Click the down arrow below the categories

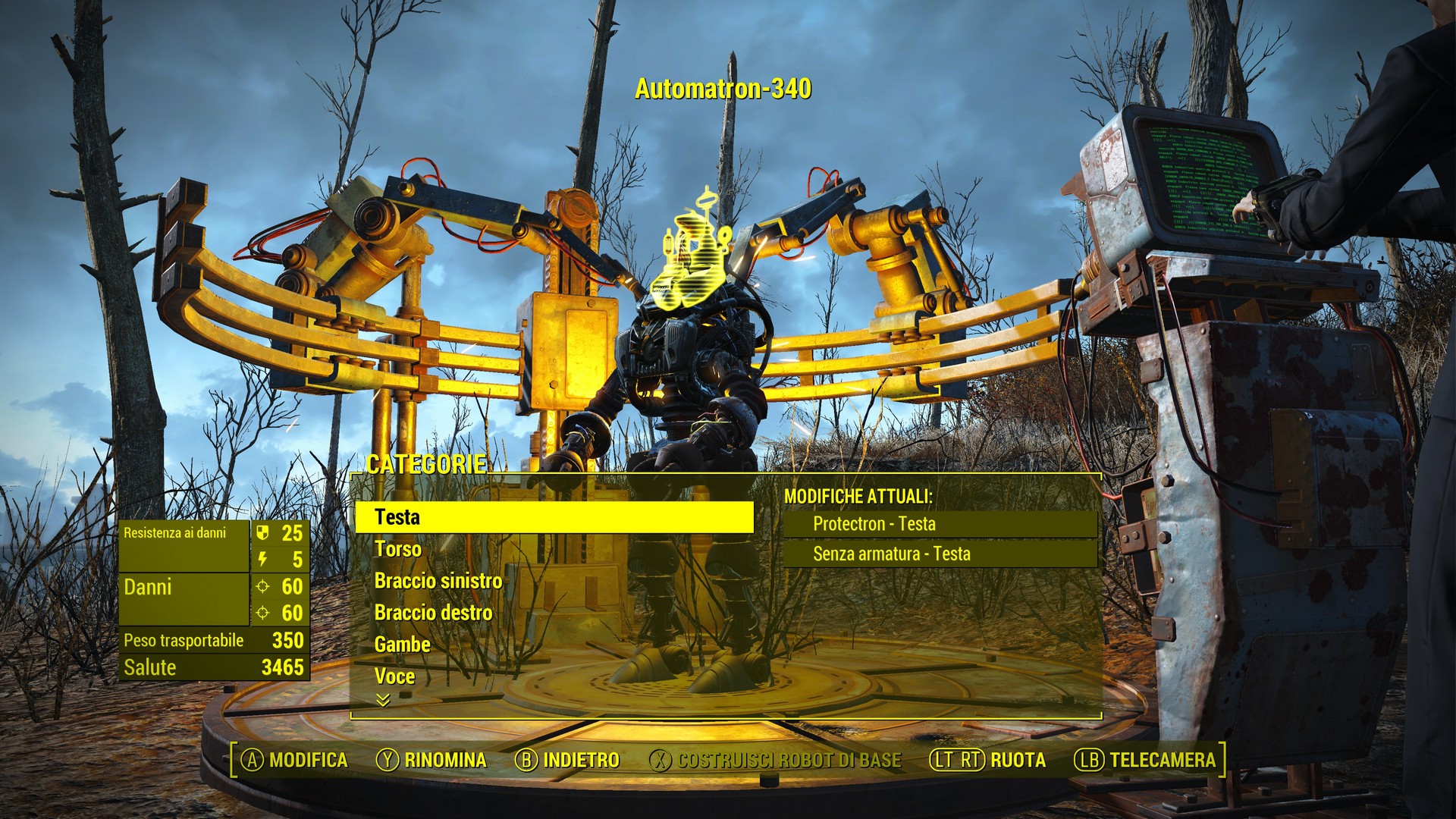coord(383,700)
